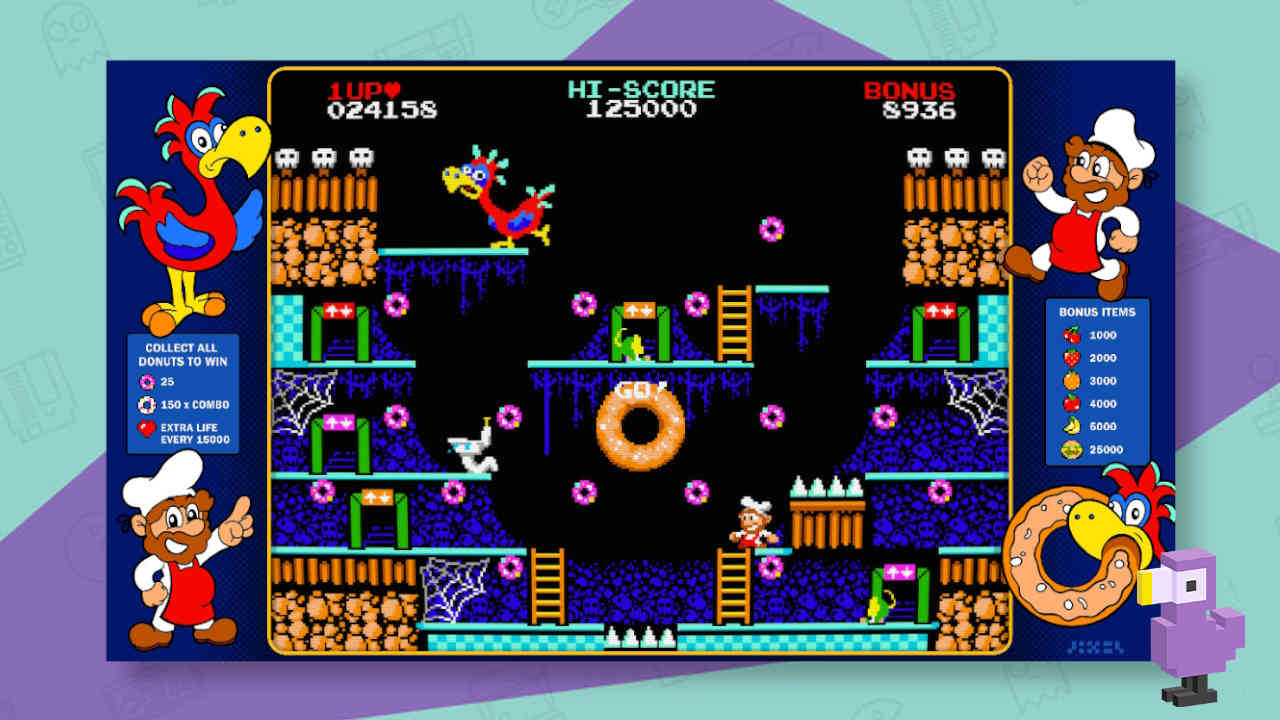The height and width of the screenshot is (720, 1280).
Task: Select the apple bonus icon worth 4000
Action: [1071, 402]
